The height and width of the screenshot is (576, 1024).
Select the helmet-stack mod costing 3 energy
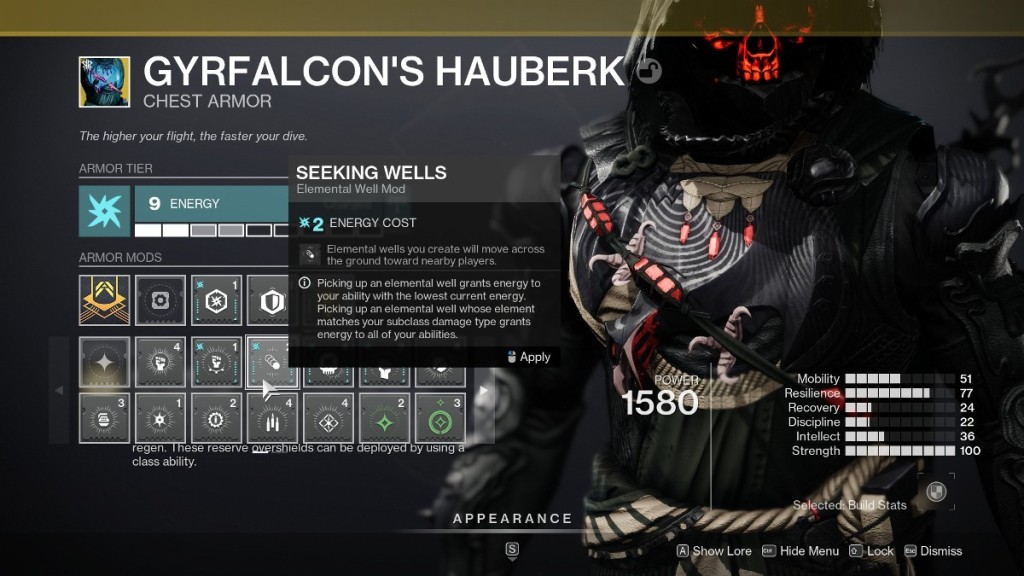tap(105, 418)
